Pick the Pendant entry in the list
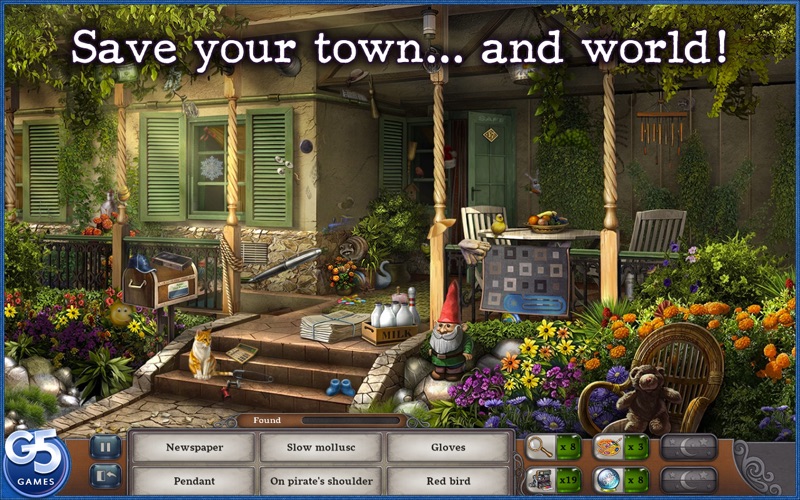This screenshot has height=500, width=800. click(x=194, y=481)
